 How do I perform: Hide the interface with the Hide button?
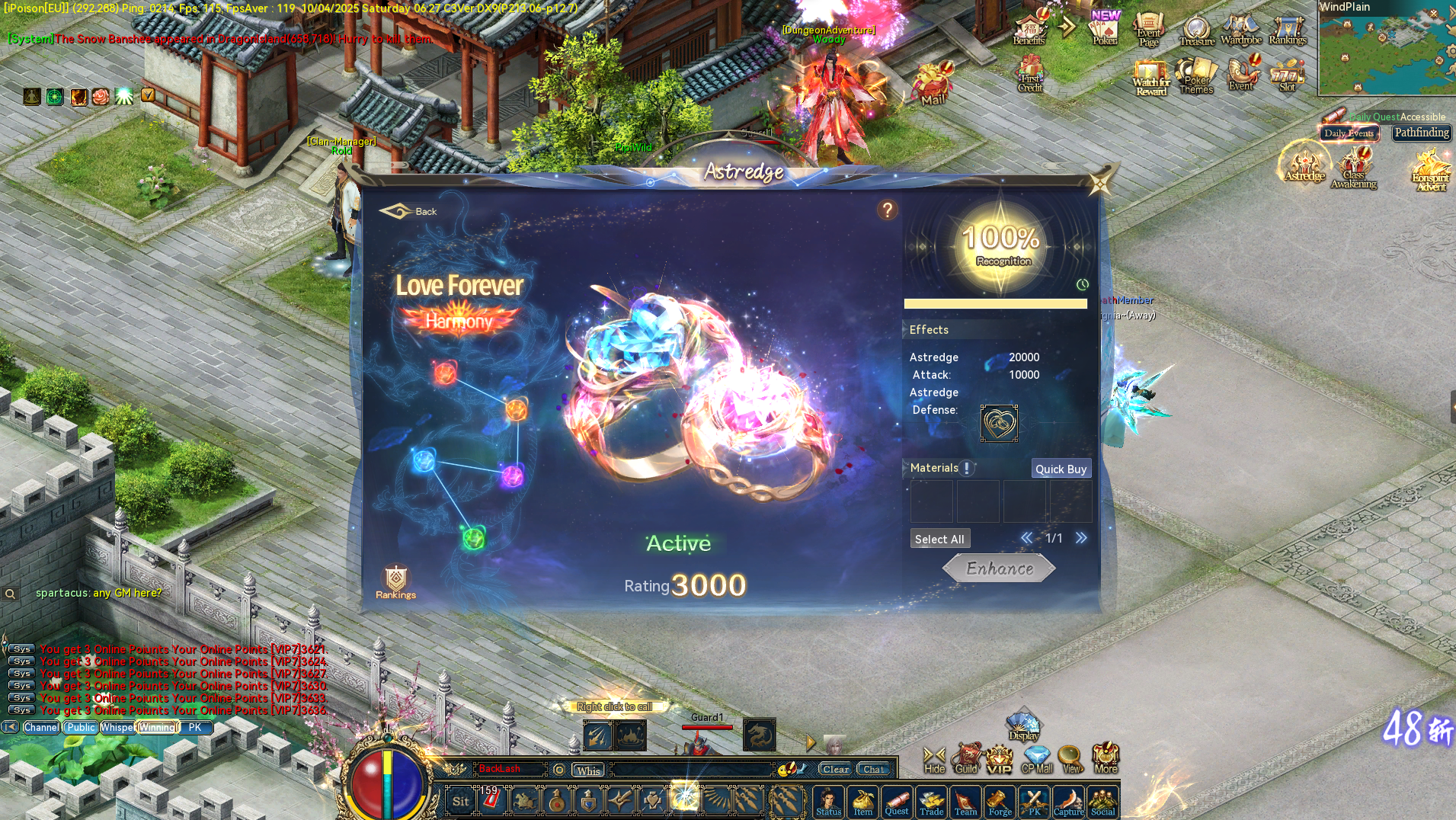click(933, 760)
